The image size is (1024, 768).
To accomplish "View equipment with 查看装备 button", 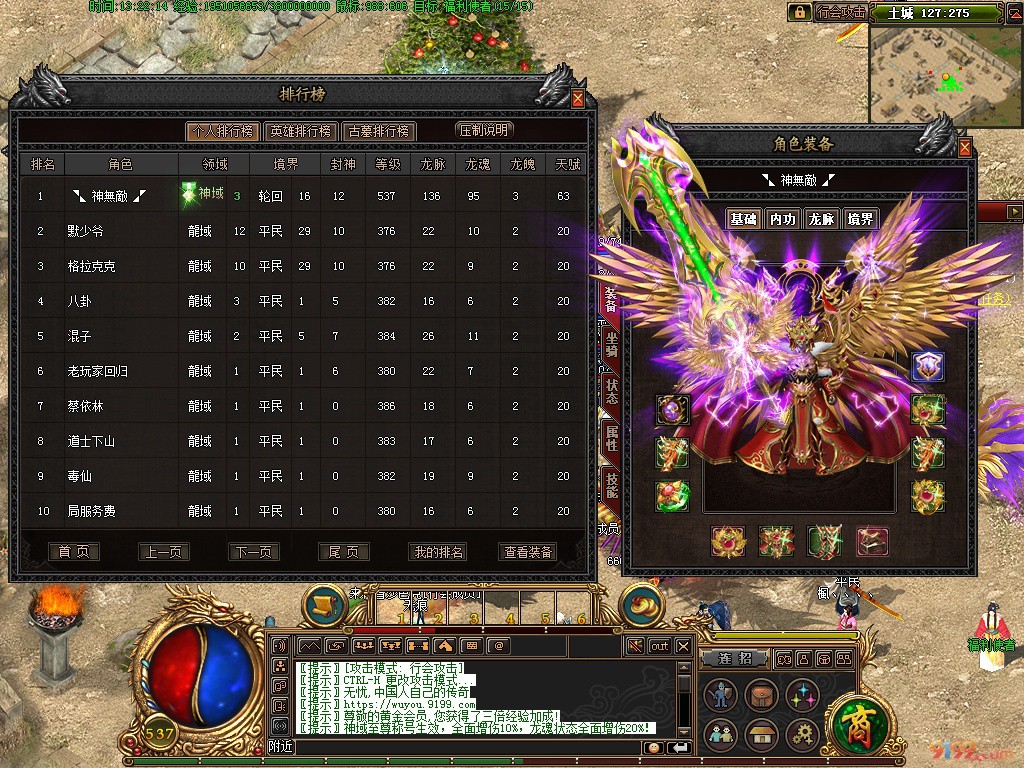I will (527, 552).
